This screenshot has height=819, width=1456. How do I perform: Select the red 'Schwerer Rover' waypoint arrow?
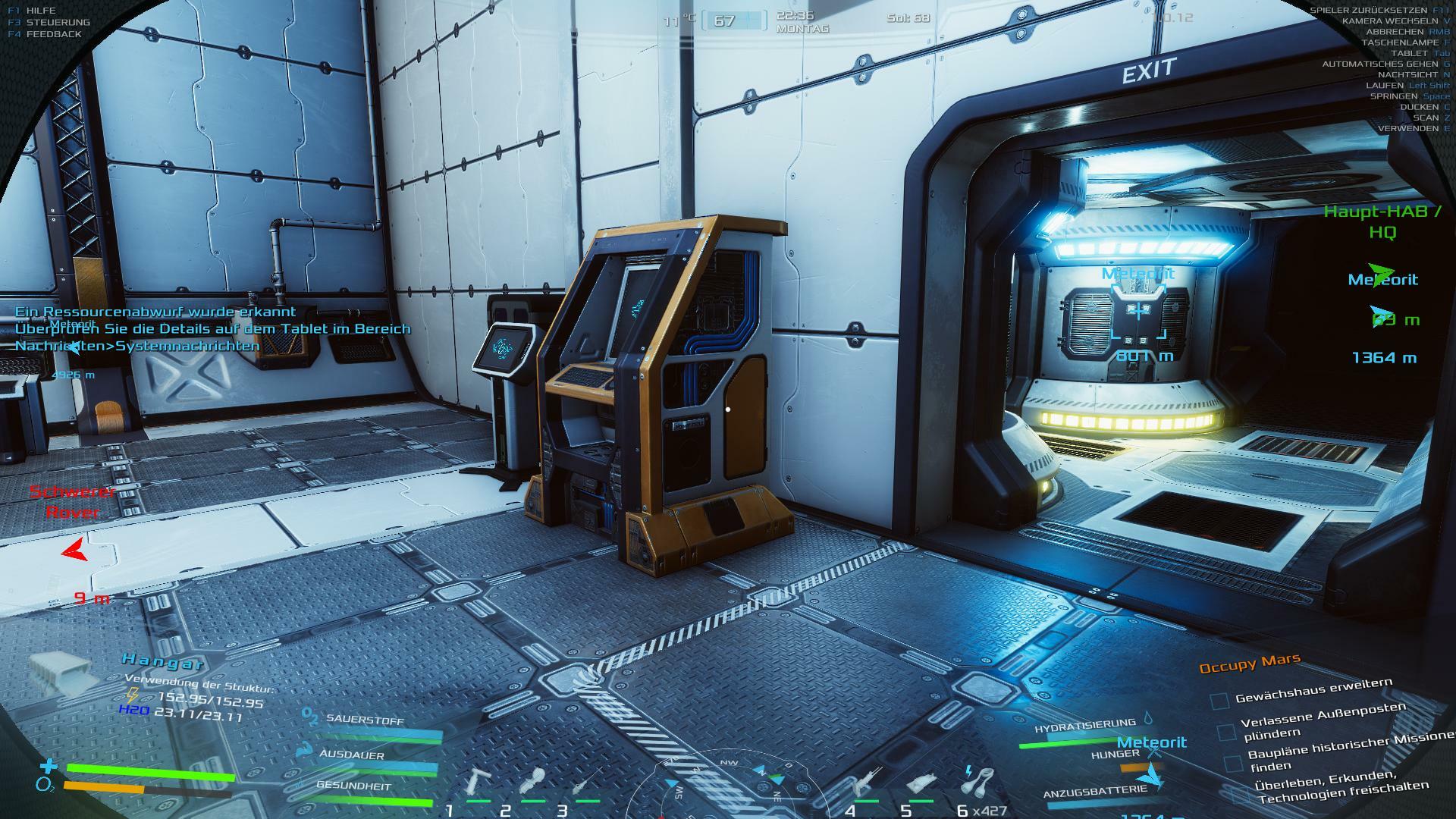coord(74,550)
